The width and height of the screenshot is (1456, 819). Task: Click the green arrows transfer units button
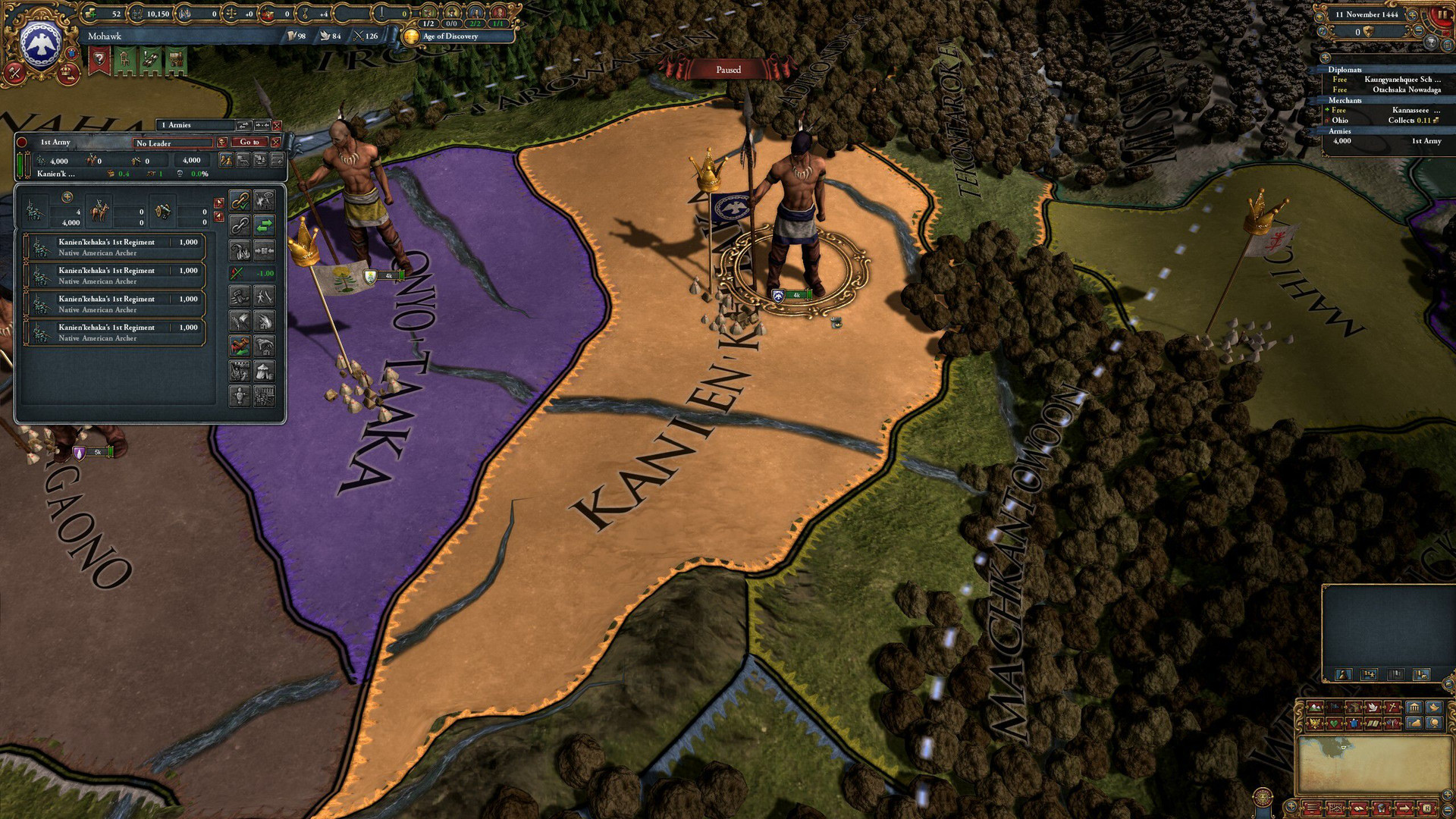[264, 224]
